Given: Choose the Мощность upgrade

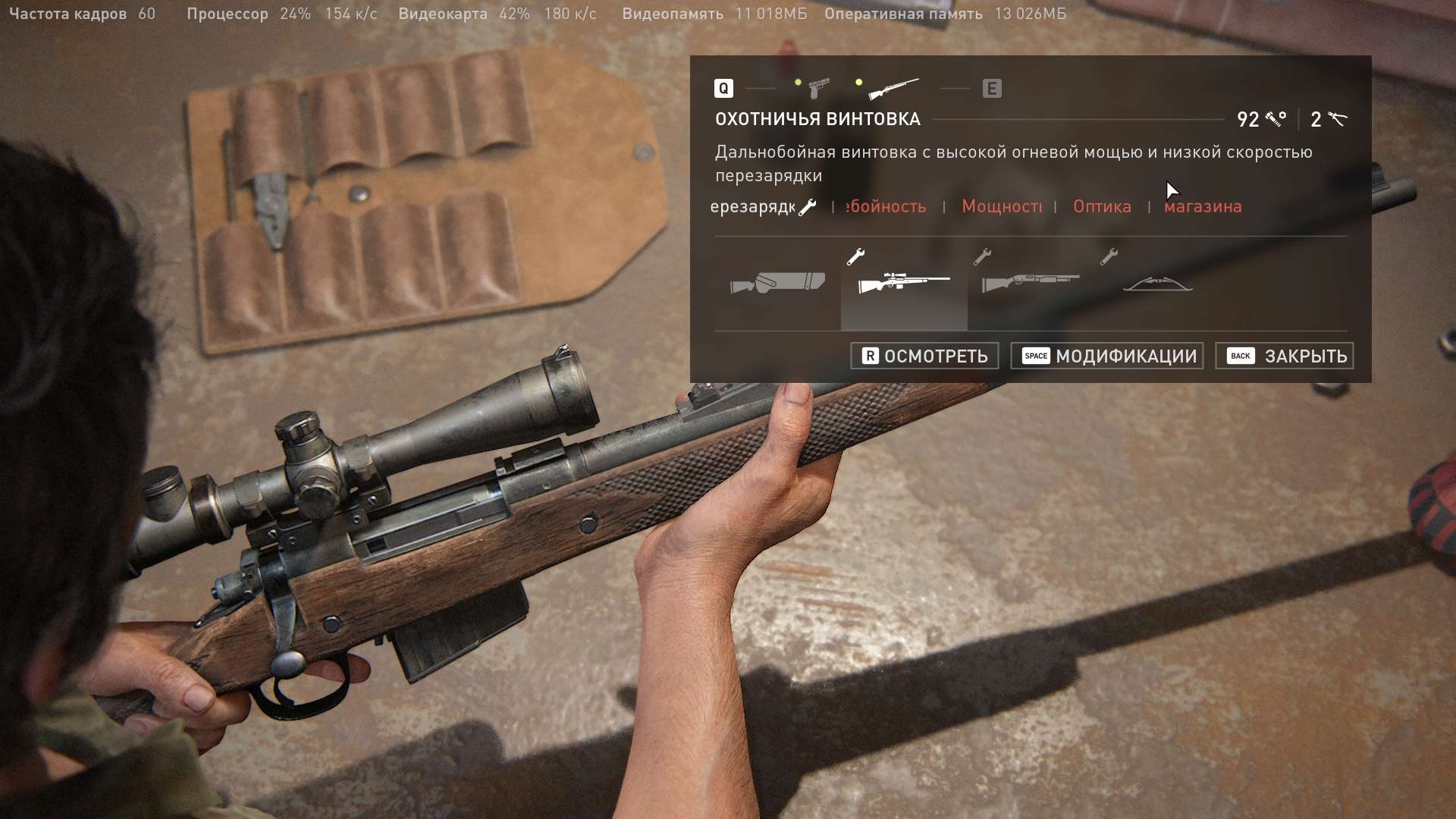Looking at the screenshot, I should tap(1001, 206).
